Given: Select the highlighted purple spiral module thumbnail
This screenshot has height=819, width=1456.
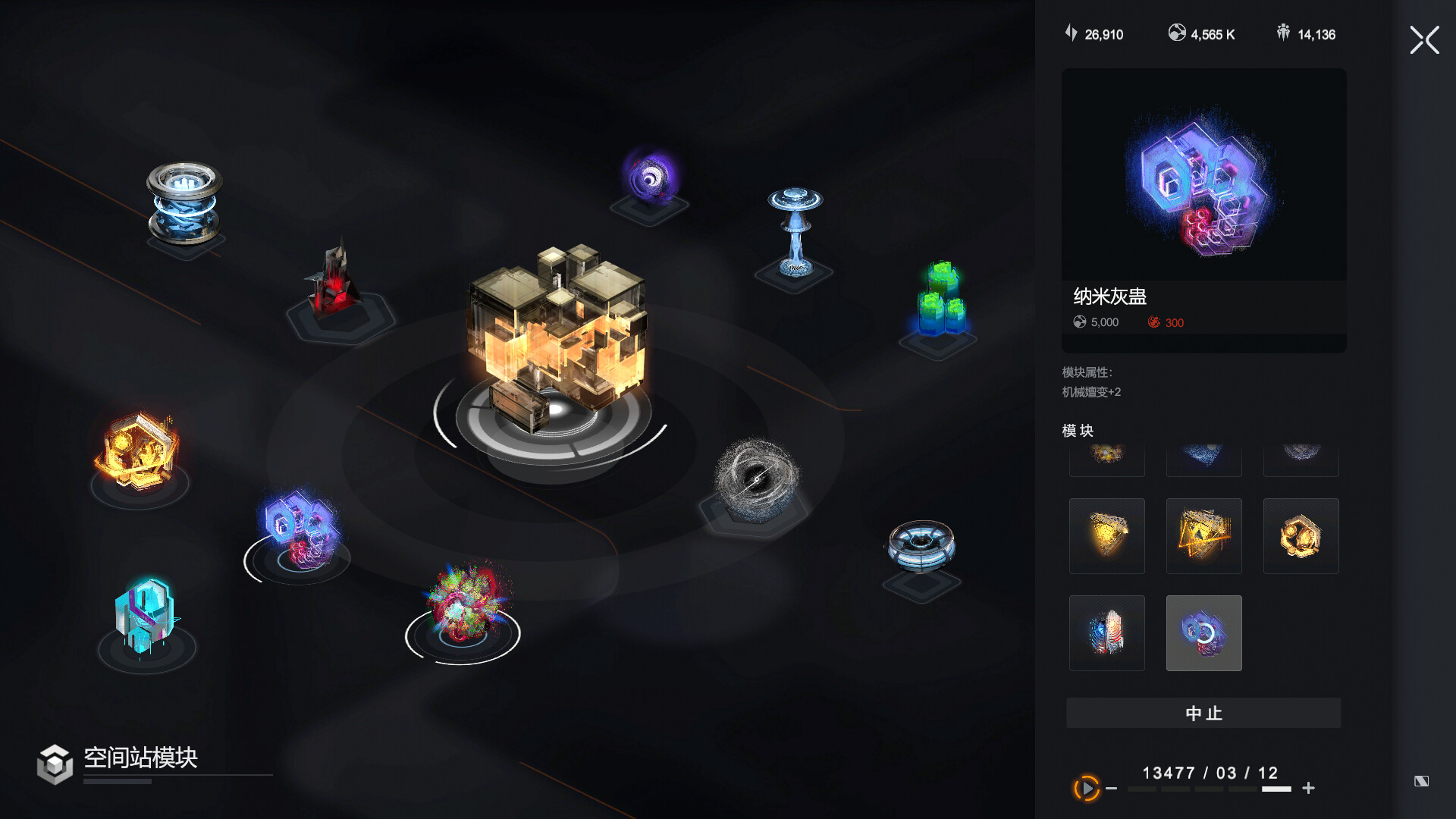Looking at the screenshot, I should pyautogui.click(x=1203, y=633).
